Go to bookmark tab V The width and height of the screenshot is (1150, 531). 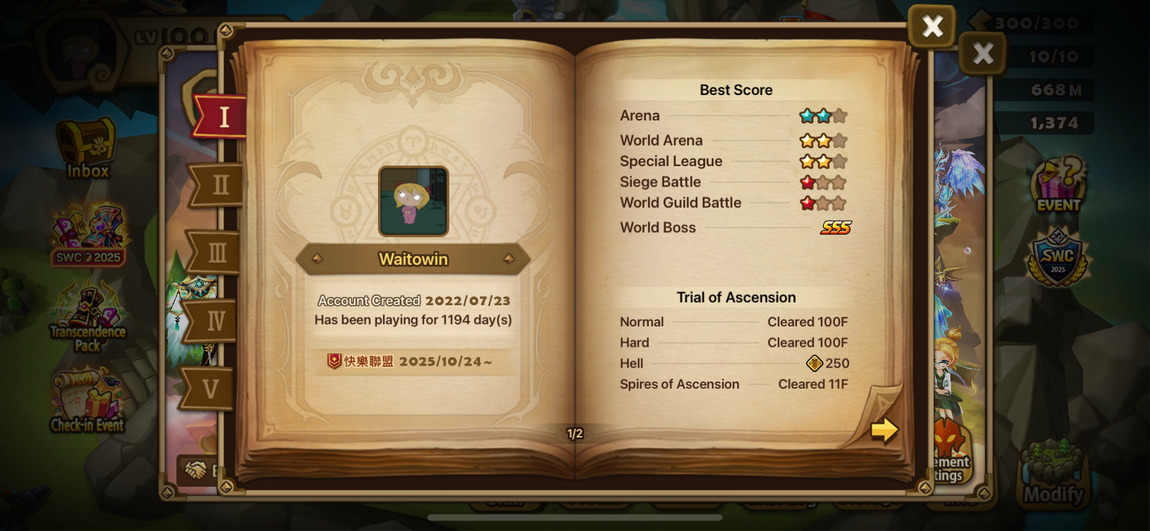point(208,388)
